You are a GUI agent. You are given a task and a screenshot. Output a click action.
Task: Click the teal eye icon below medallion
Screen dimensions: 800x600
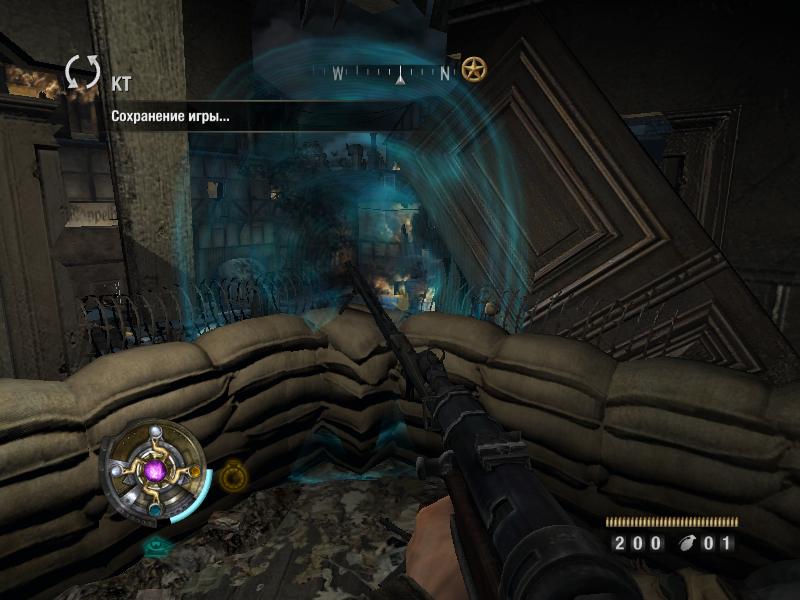pyautogui.click(x=156, y=546)
